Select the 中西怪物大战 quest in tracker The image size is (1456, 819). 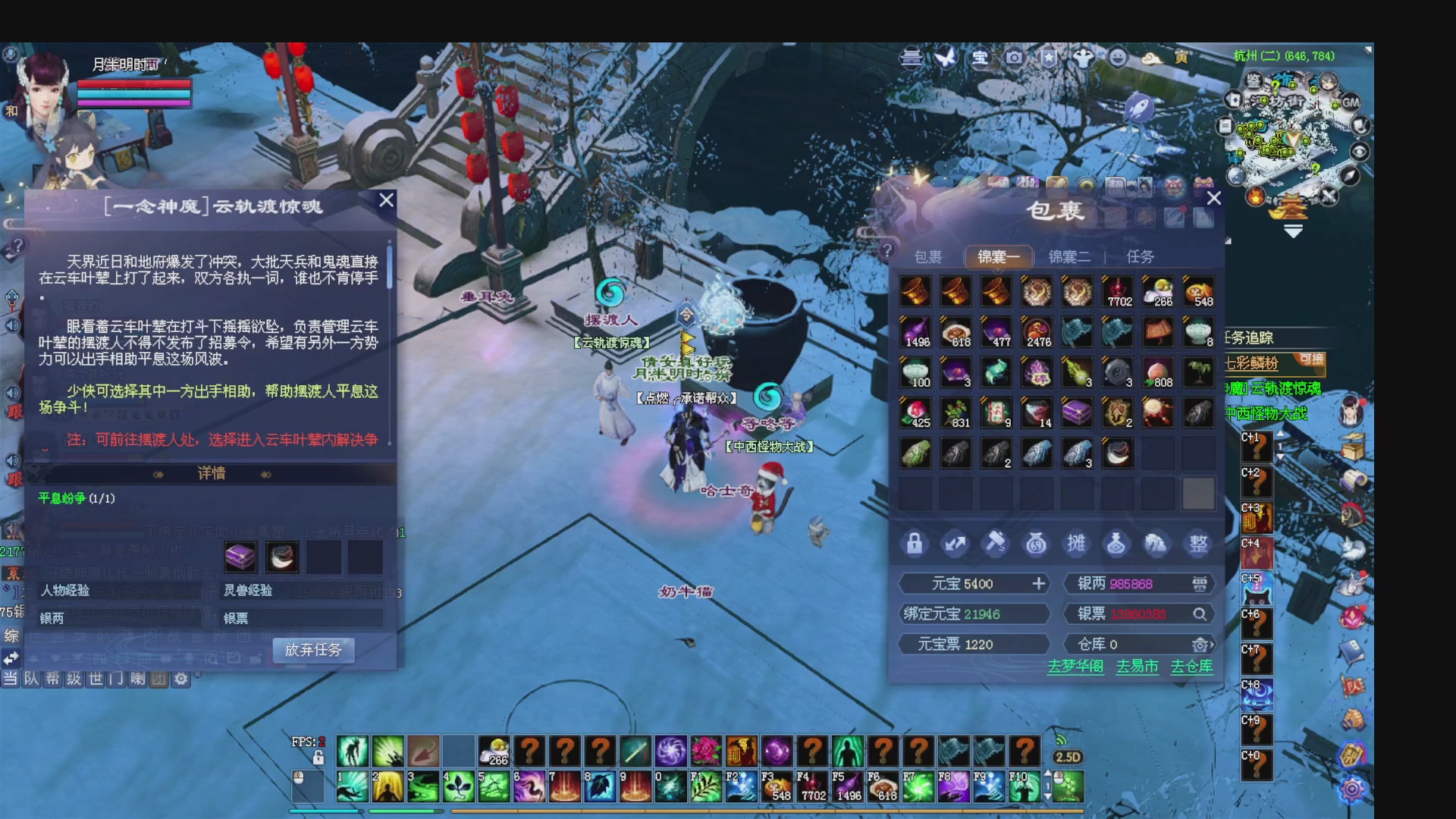click(x=1268, y=413)
